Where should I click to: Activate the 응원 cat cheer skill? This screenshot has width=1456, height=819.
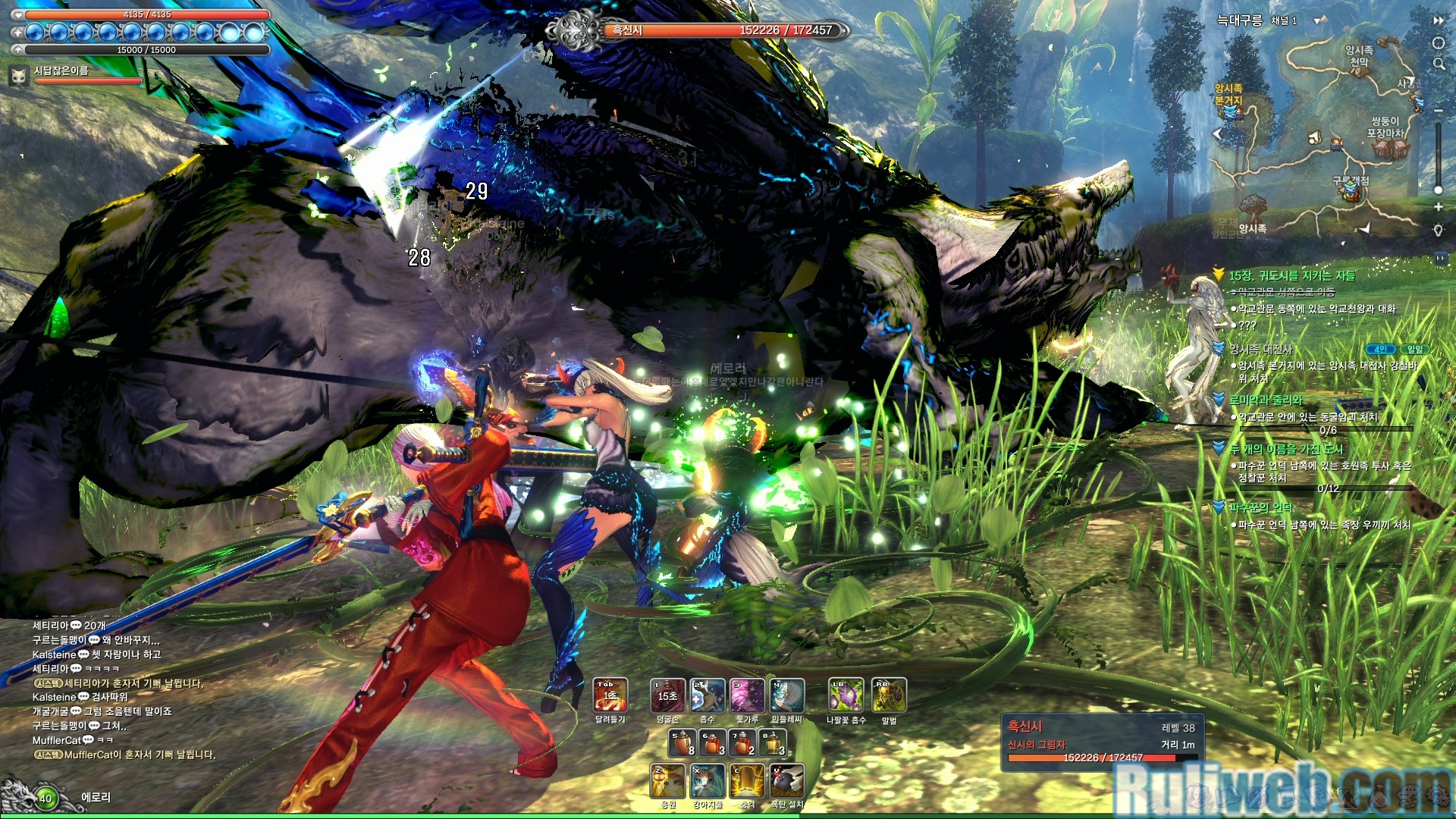[x=667, y=781]
